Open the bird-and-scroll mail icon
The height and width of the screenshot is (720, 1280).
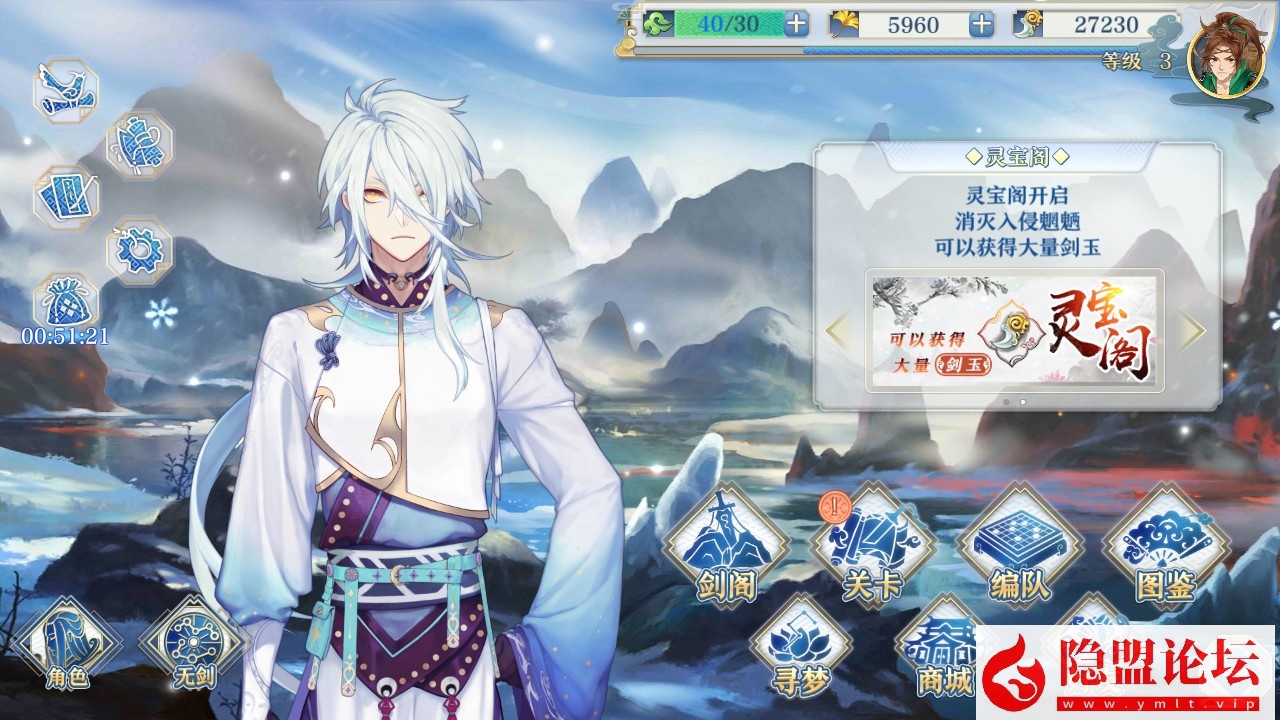(x=66, y=89)
